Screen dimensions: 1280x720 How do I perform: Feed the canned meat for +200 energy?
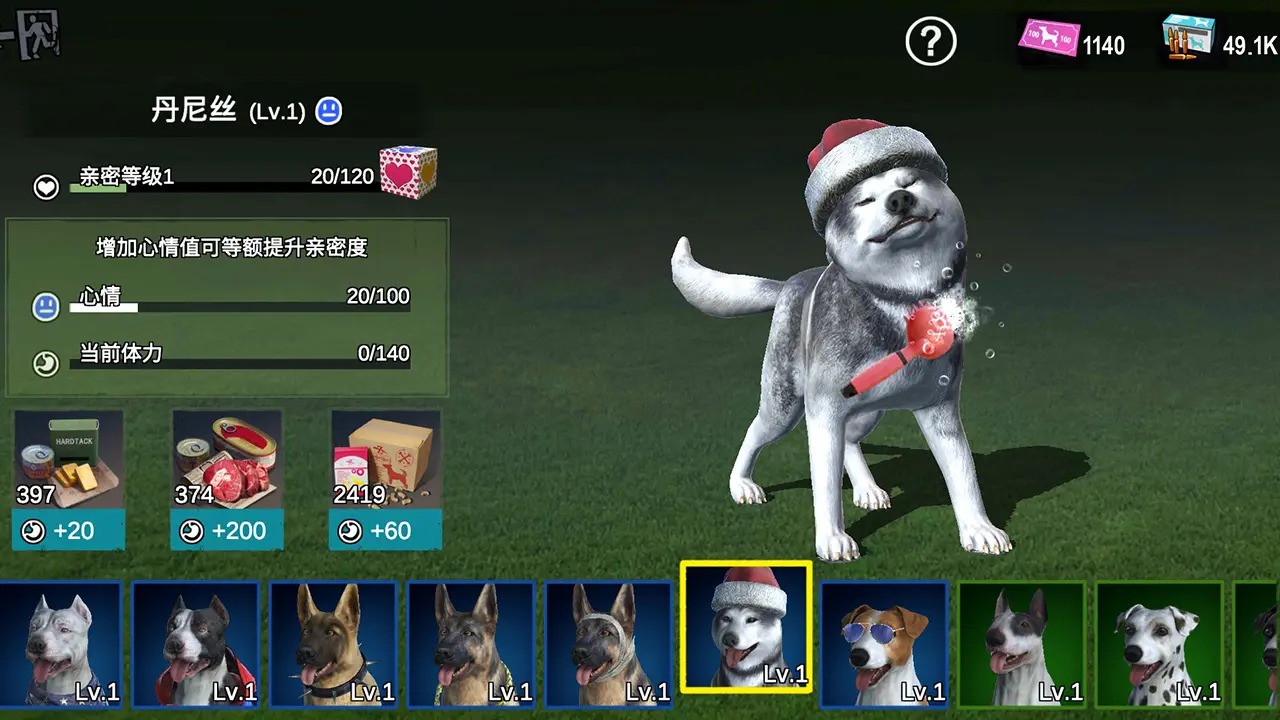point(225,531)
